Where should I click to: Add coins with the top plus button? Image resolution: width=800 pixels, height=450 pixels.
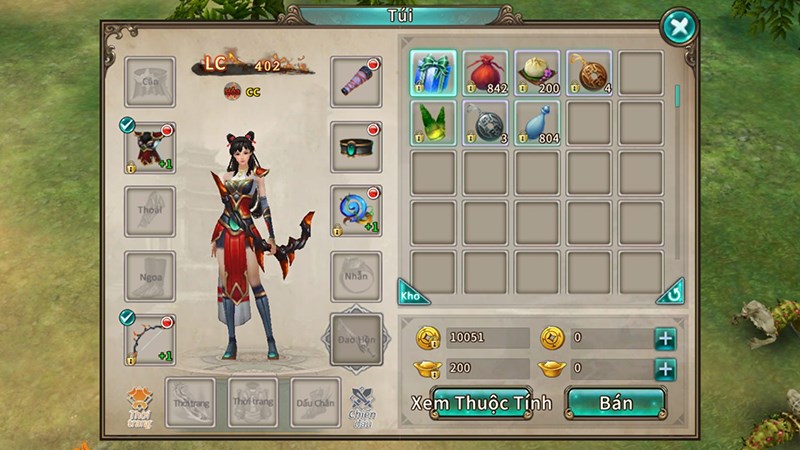coord(665,338)
